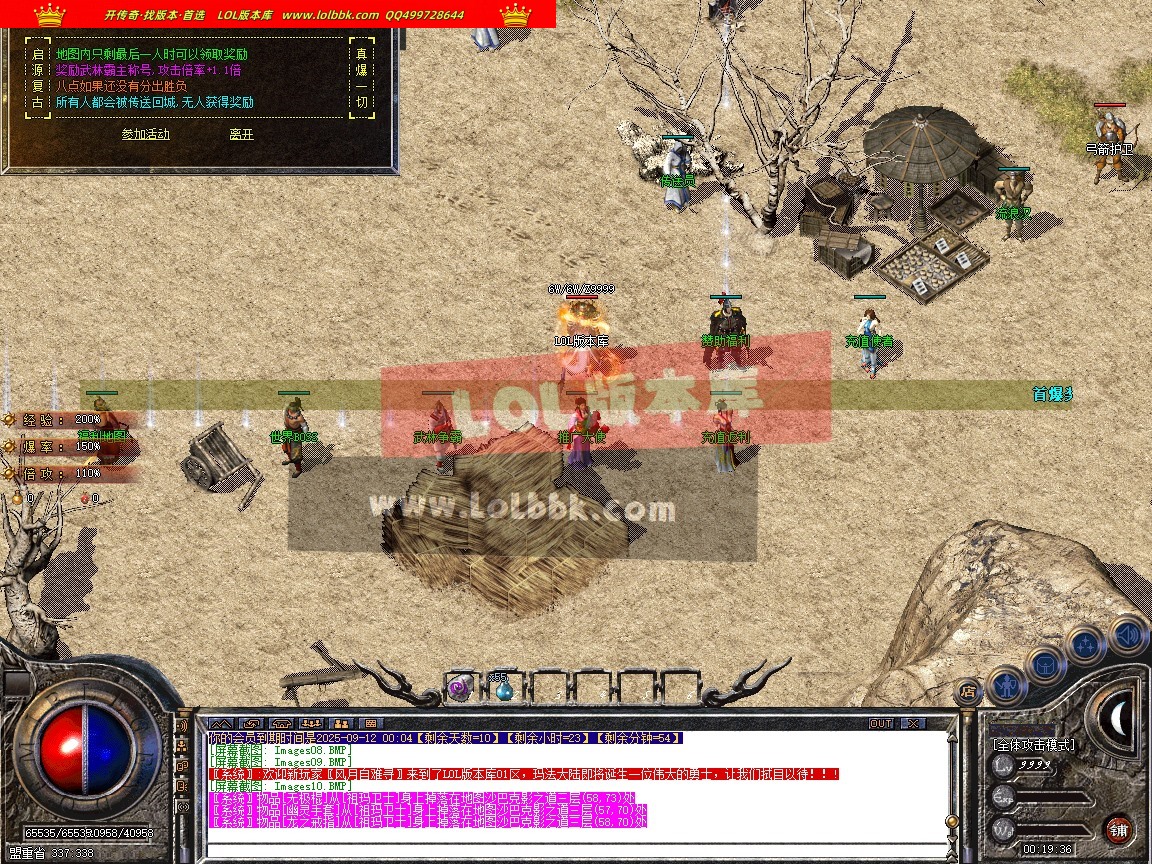1152x864 pixels.
Task: Switch the 全体攻击模式 attack mode label
Action: click(1033, 745)
